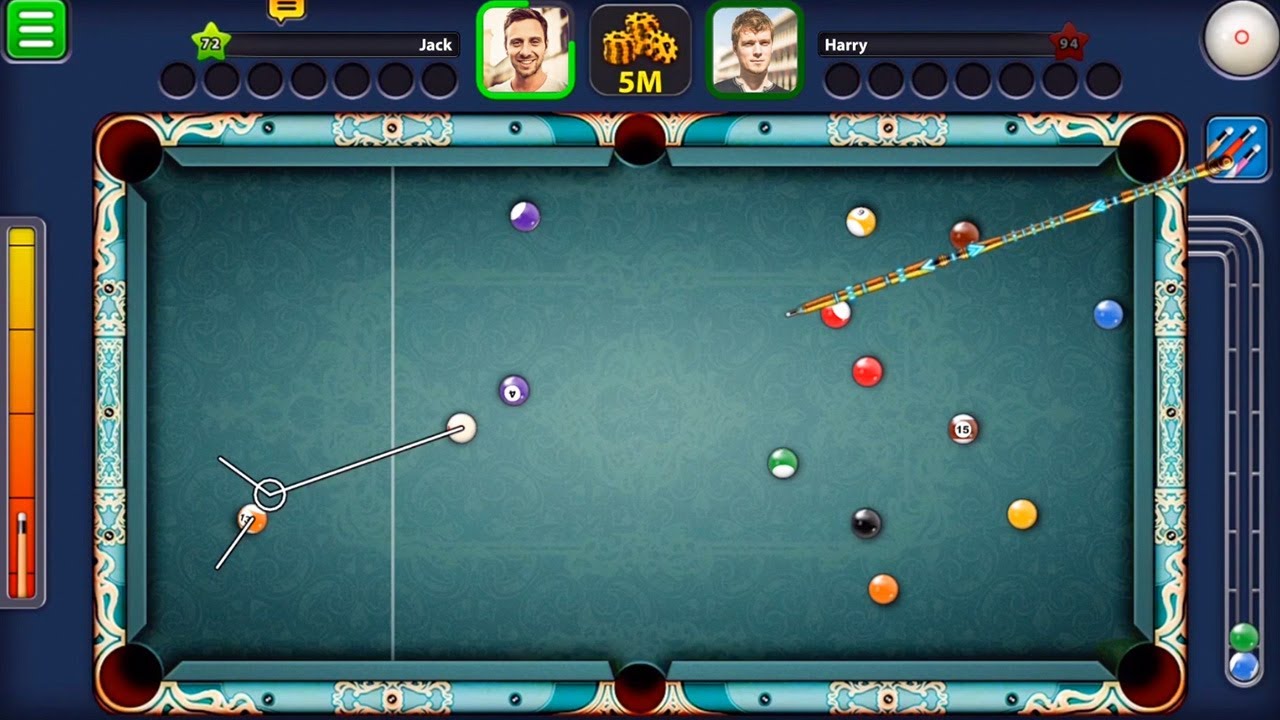Click Harry's profile picture

(755, 50)
